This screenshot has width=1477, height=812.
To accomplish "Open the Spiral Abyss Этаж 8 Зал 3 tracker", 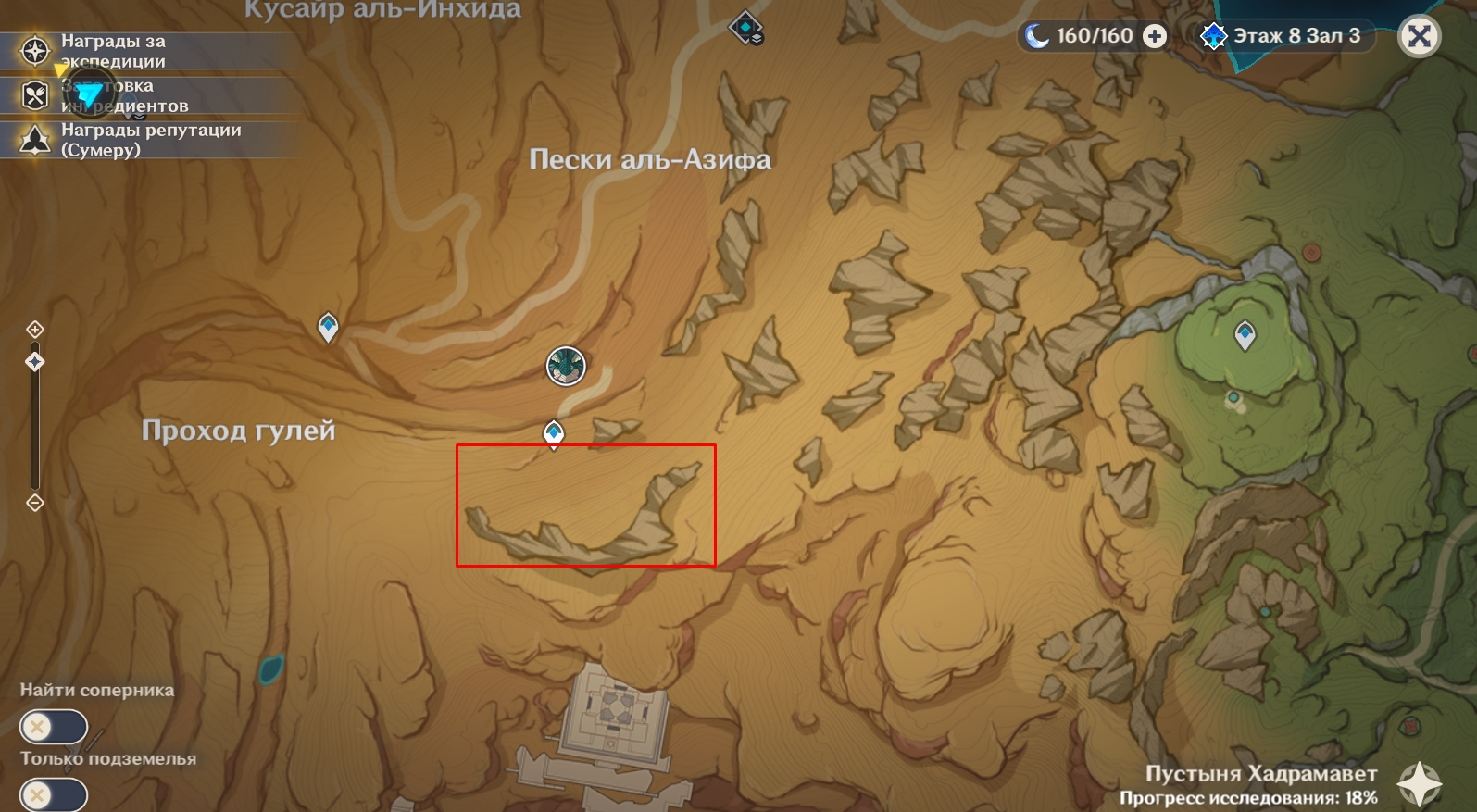I will tap(1283, 36).
